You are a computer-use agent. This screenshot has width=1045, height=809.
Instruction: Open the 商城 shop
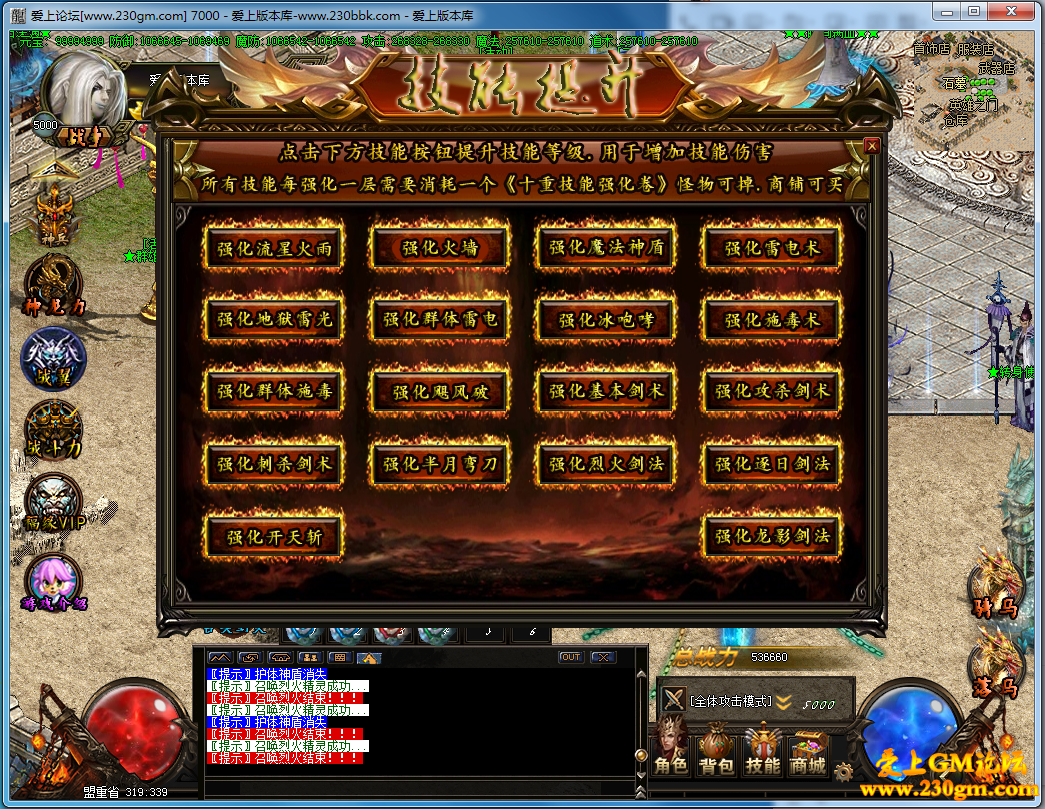[807, 751]
